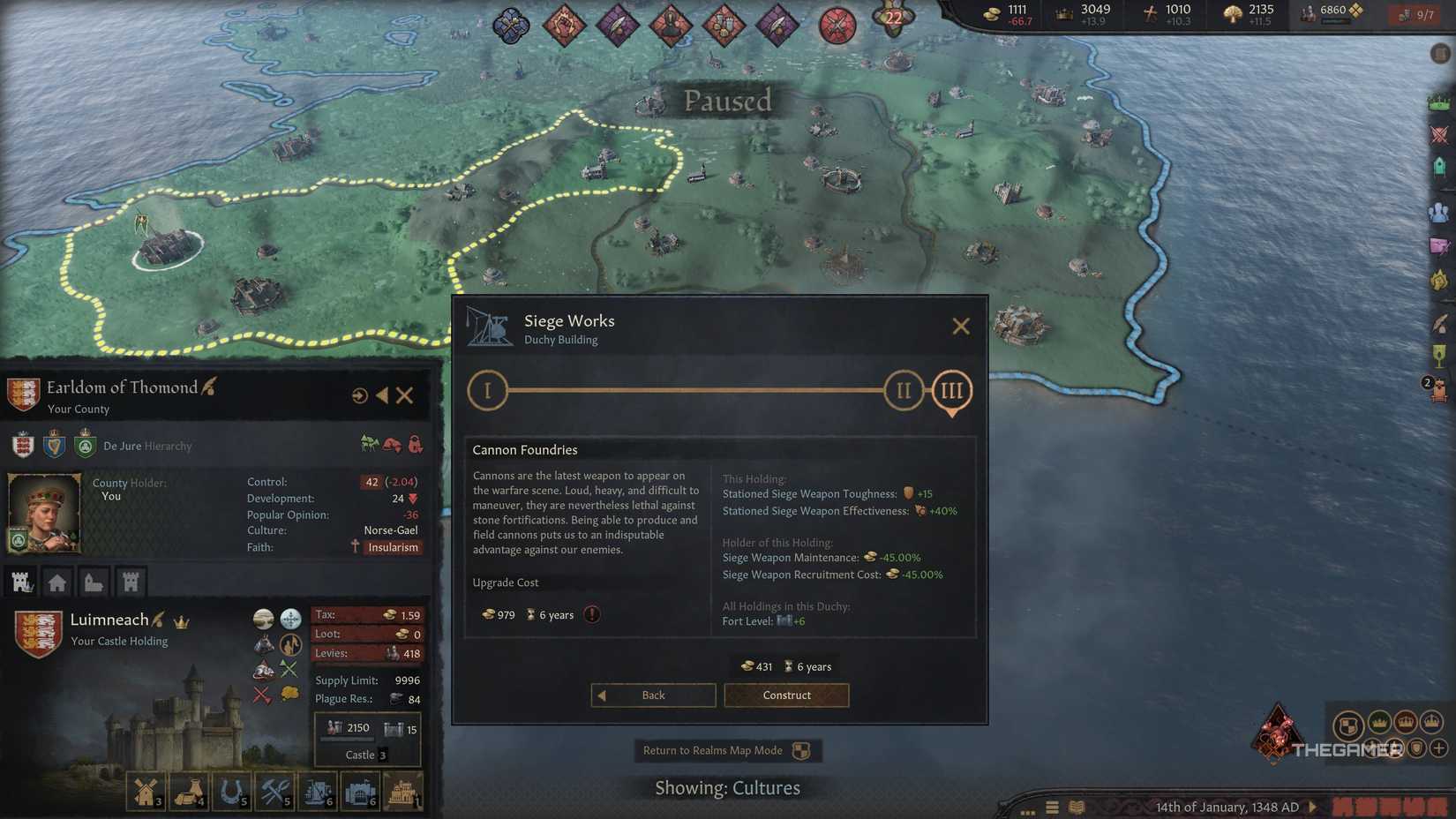This screenshot has height=819, width=1456.
Task: Open the Stables building slot
Action: [232, 790]
